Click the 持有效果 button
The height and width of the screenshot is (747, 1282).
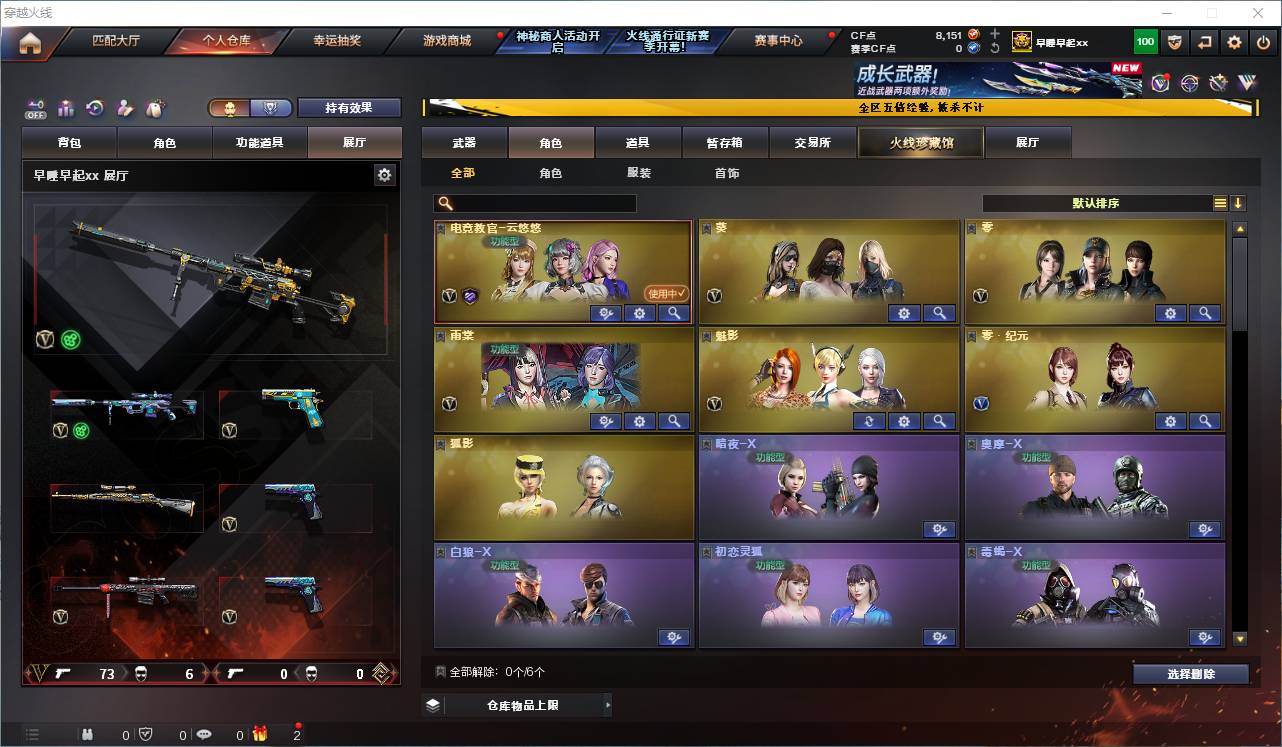(x=349, y=107)
